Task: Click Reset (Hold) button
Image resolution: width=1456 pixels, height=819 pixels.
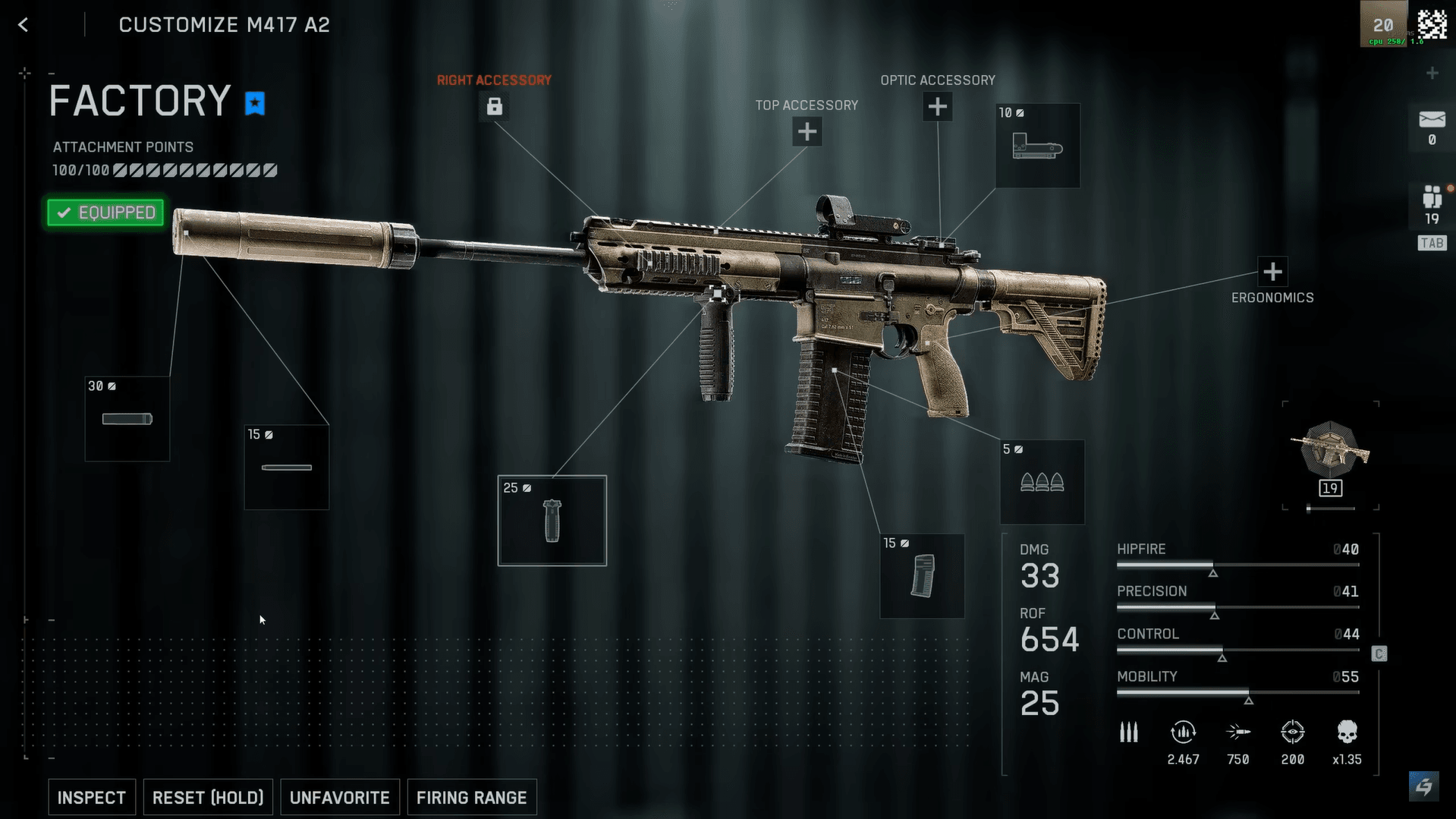Action: pyautogui.click(x=208, y=797)
